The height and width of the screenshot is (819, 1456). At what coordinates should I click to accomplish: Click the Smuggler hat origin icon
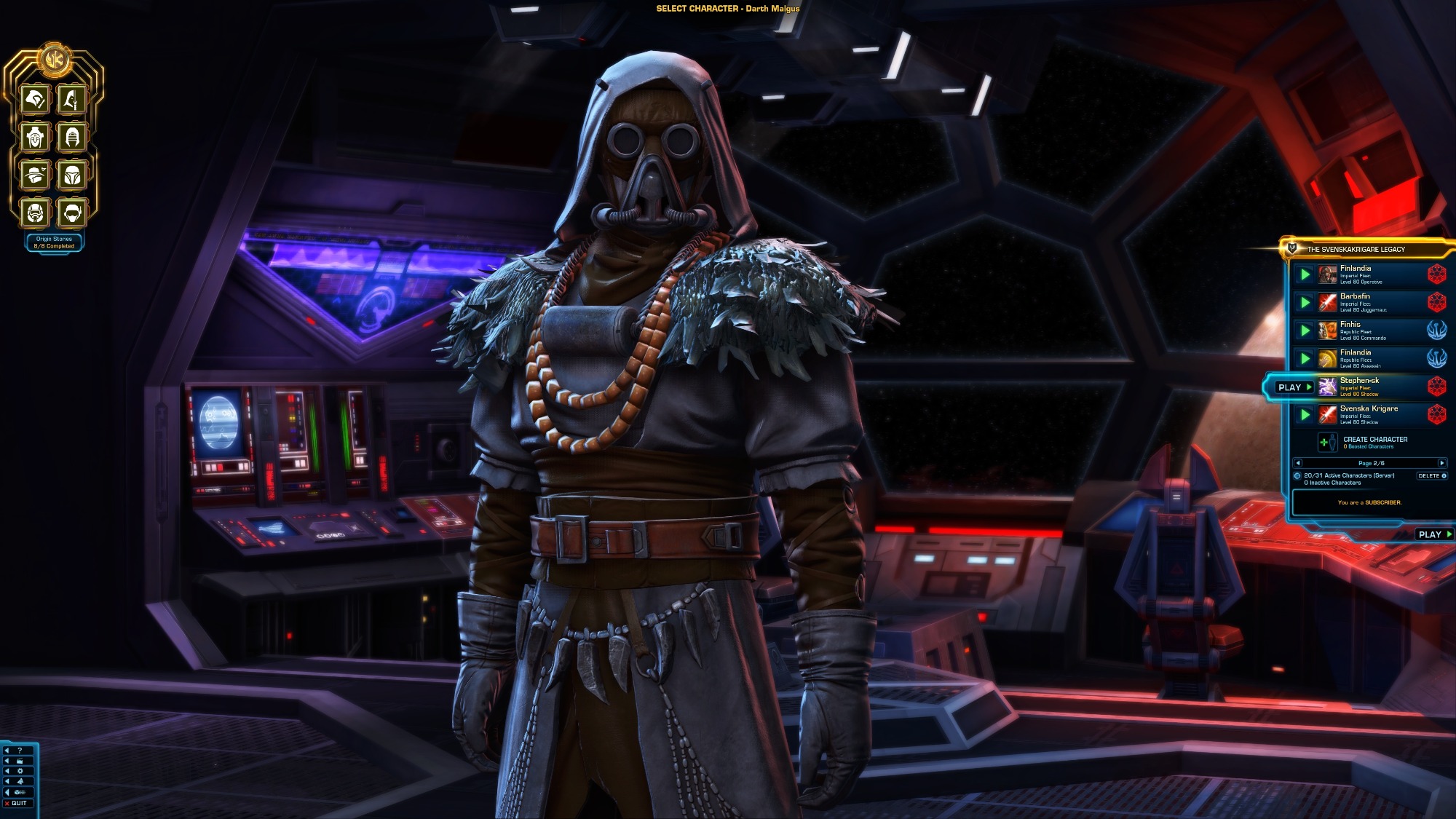[x=35, y=175]
